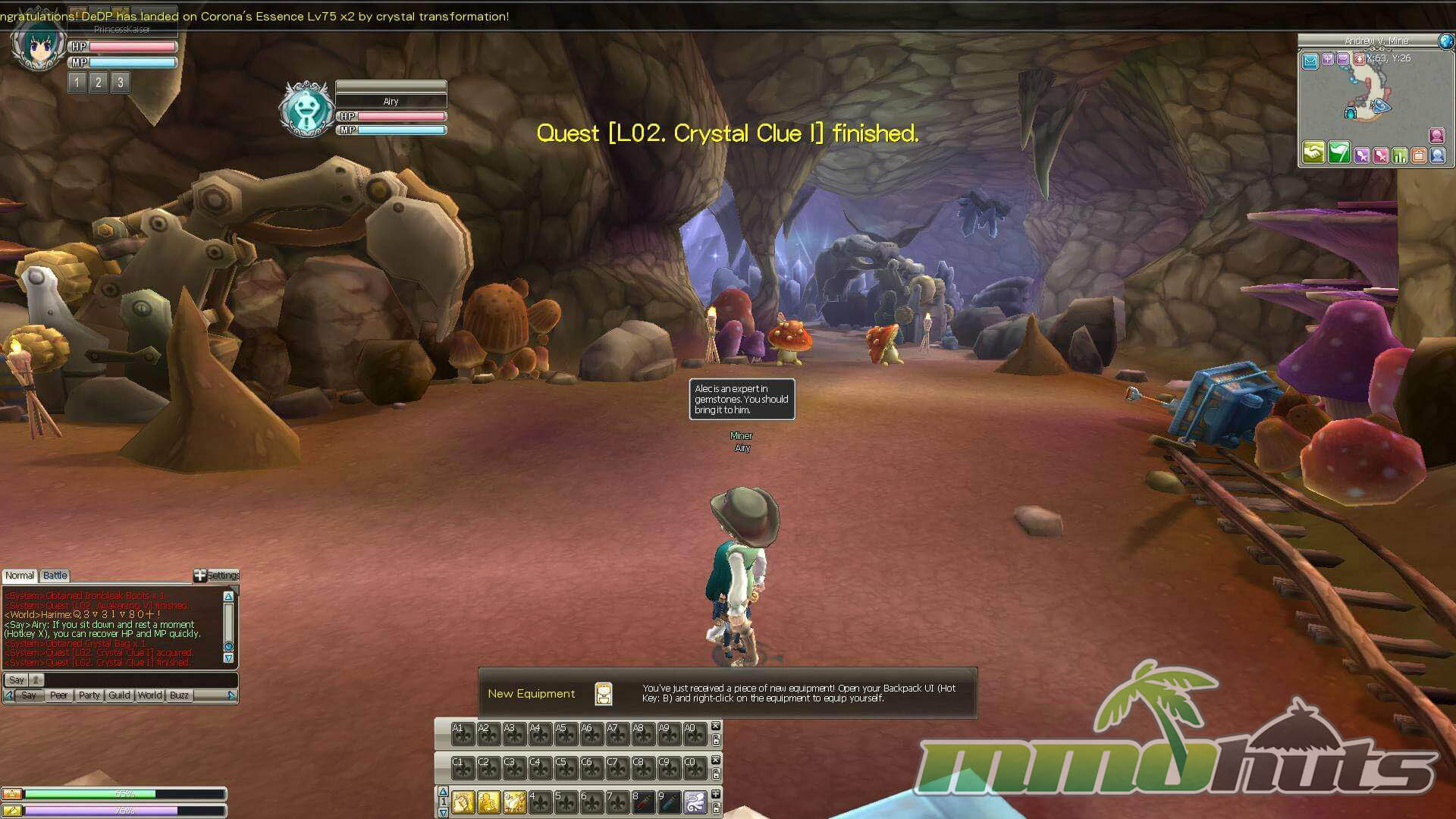Open the mail envelope icon
Viewport: 1456px width, 819px height.
1310,61
